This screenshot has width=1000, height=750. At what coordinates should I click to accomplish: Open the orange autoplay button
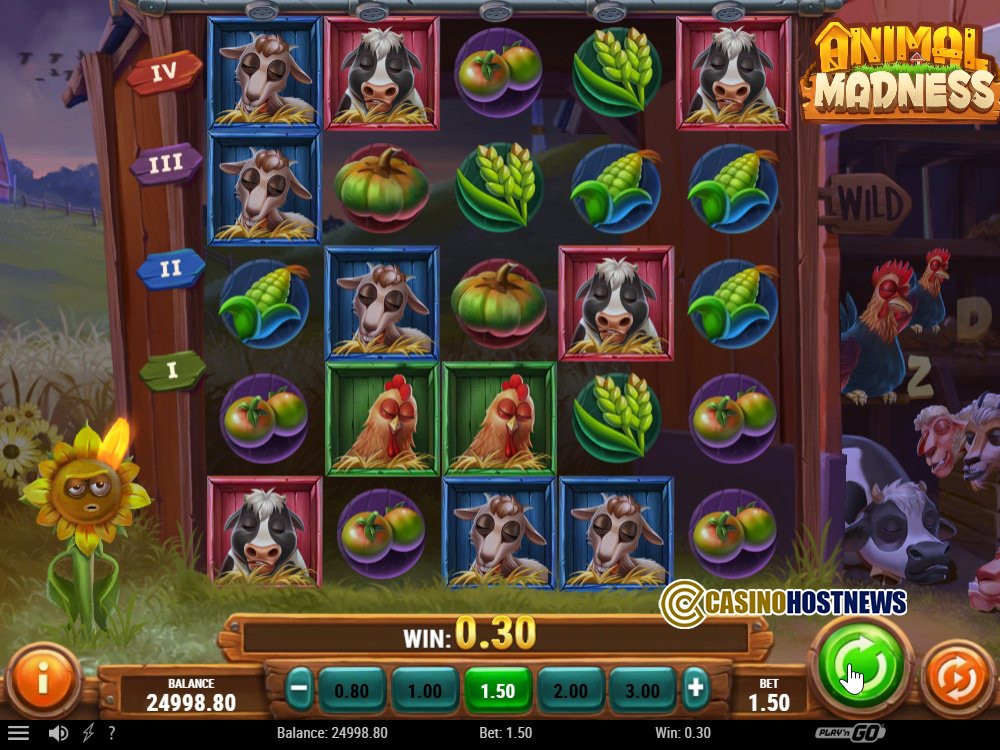coord(955,680)
